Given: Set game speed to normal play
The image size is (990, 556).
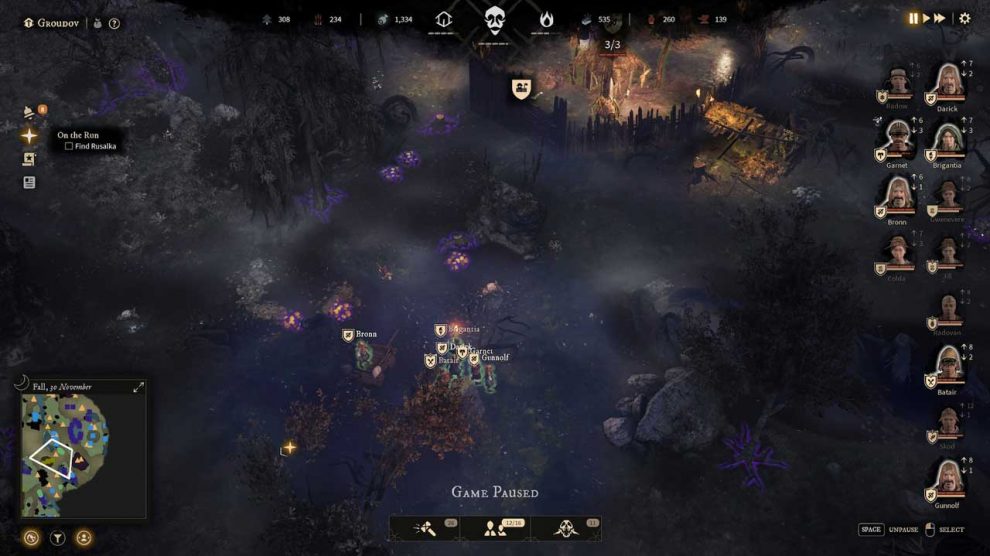Looking at the screenshot, I should coord(926,18).
